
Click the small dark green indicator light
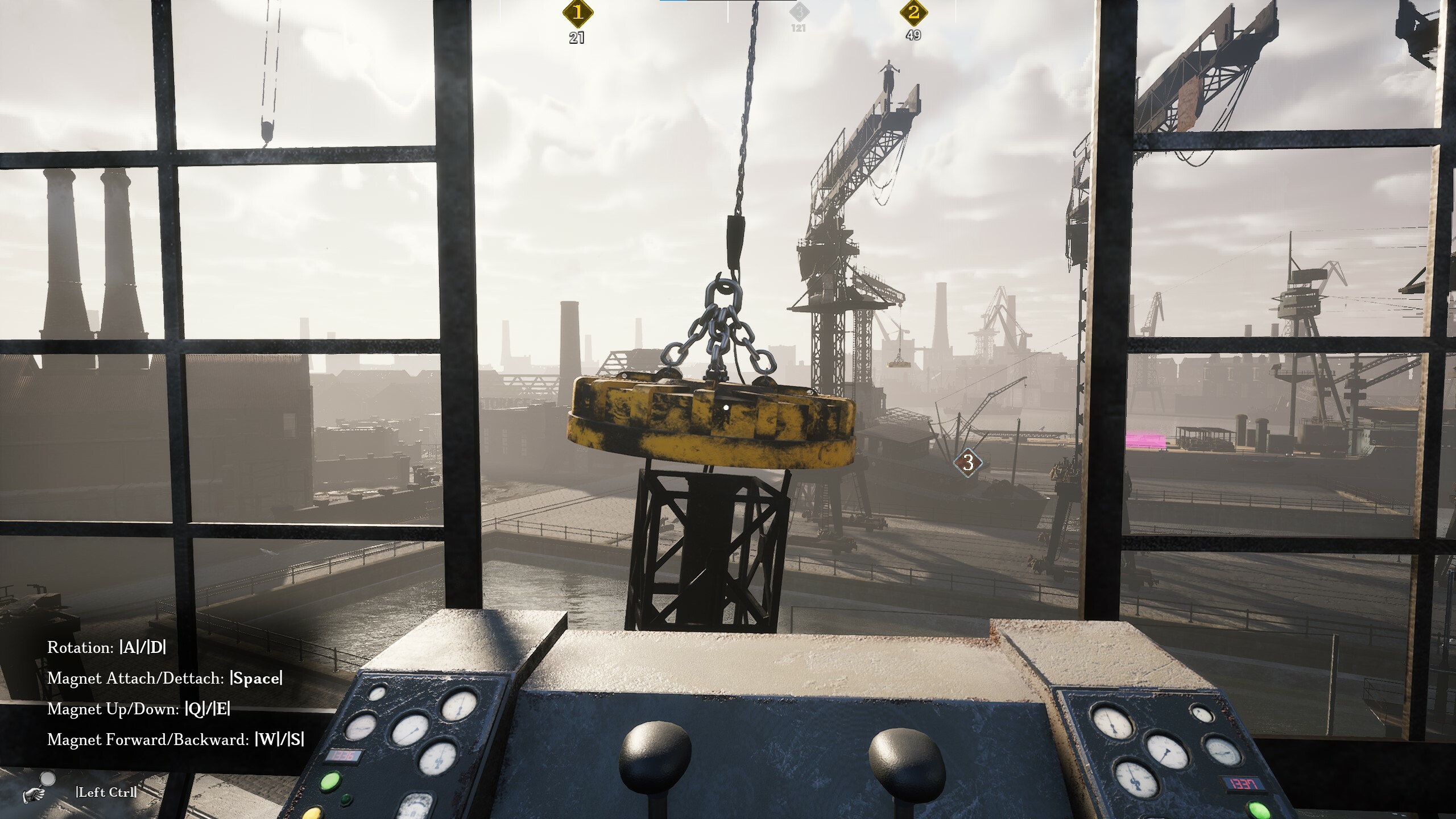(x=347, y=799)
